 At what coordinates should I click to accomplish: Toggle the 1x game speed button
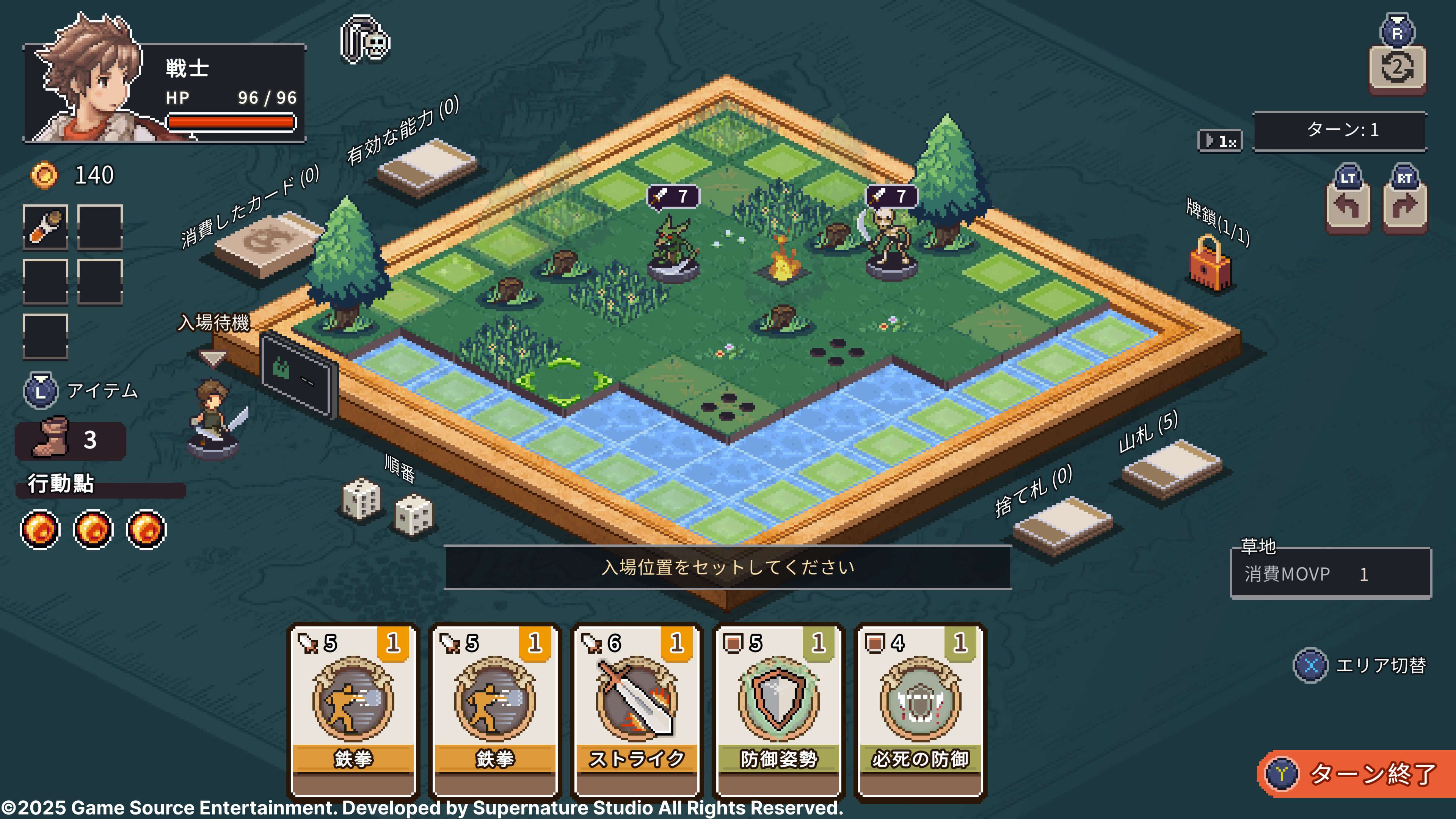point(1220,141)
